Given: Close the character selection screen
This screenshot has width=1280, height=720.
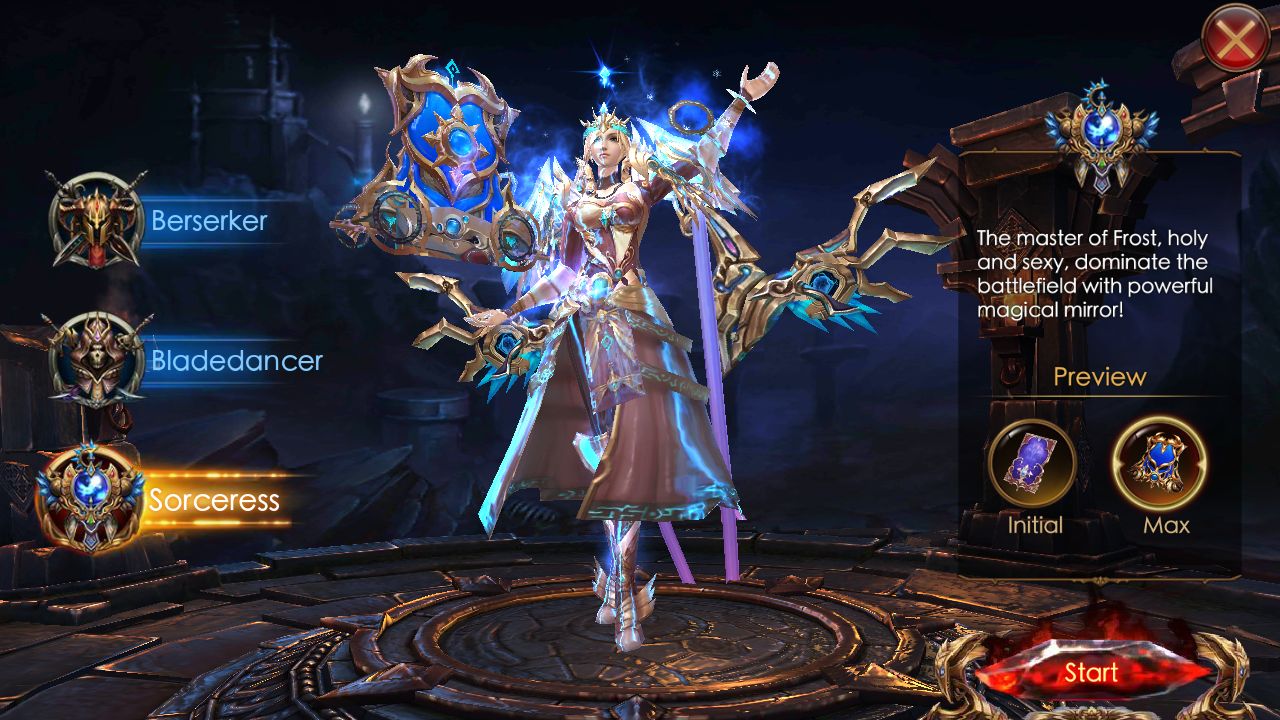Looking at the screenshot, I should [1236, 38].
